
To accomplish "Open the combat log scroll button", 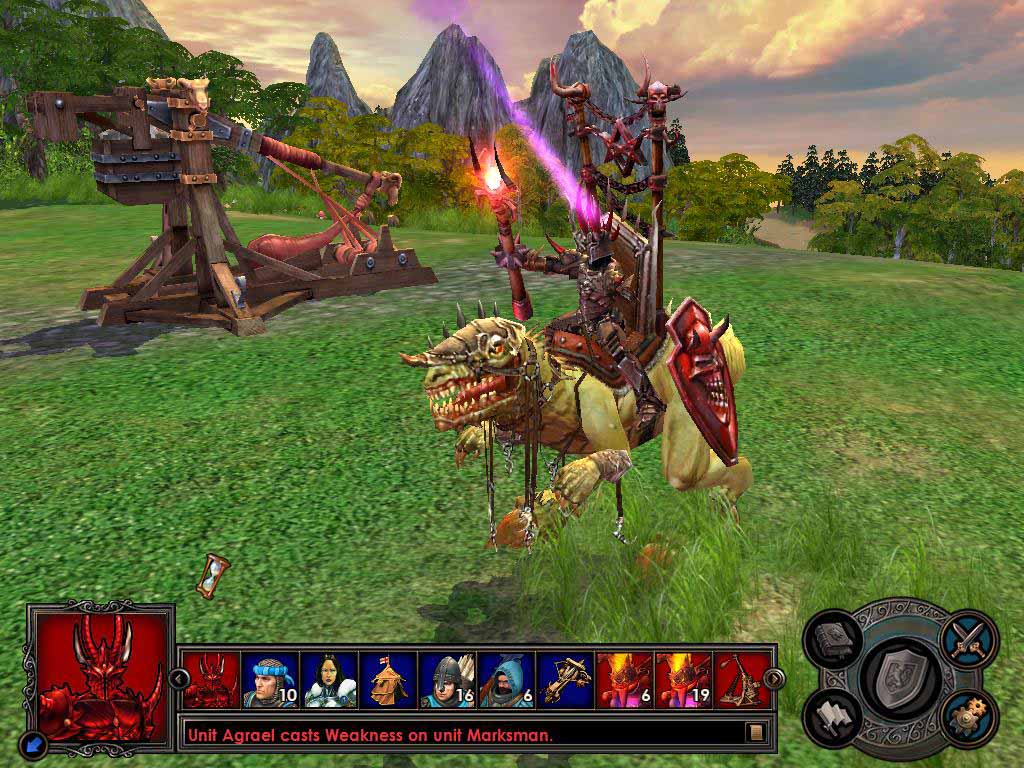I will (x=755, y=733).
